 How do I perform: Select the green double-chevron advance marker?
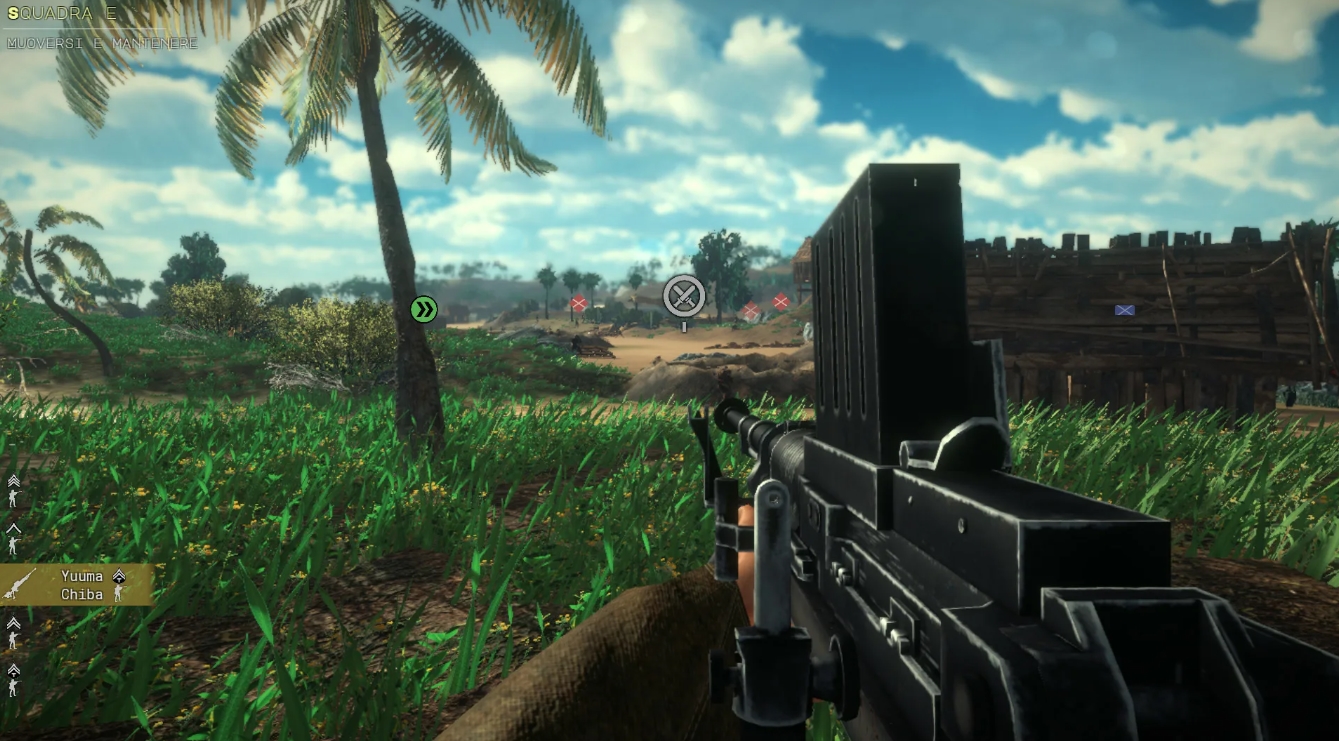pos(423,310)
